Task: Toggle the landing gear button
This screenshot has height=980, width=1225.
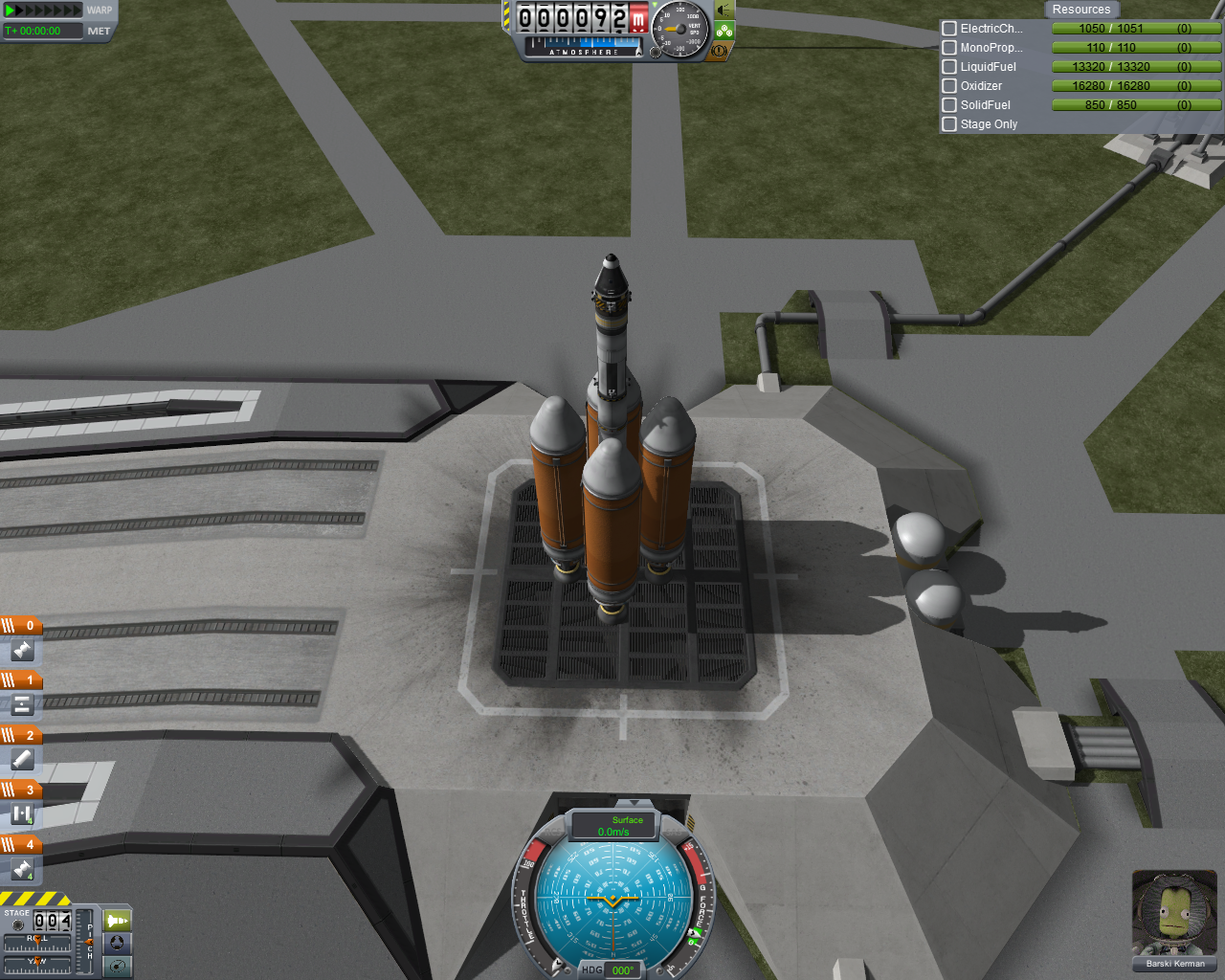Action: coord(724,31)
